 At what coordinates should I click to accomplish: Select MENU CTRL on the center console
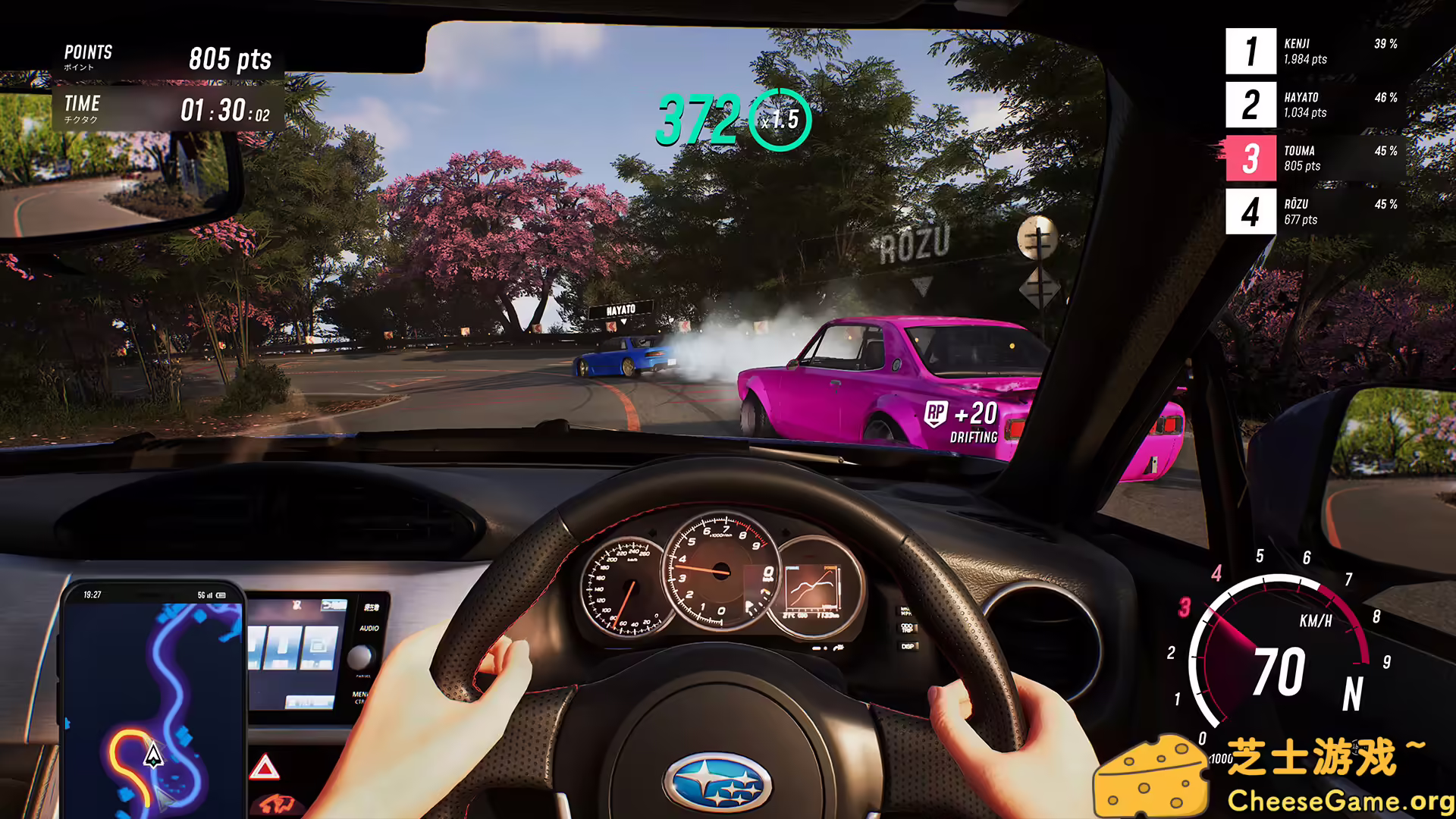[361, 698]
